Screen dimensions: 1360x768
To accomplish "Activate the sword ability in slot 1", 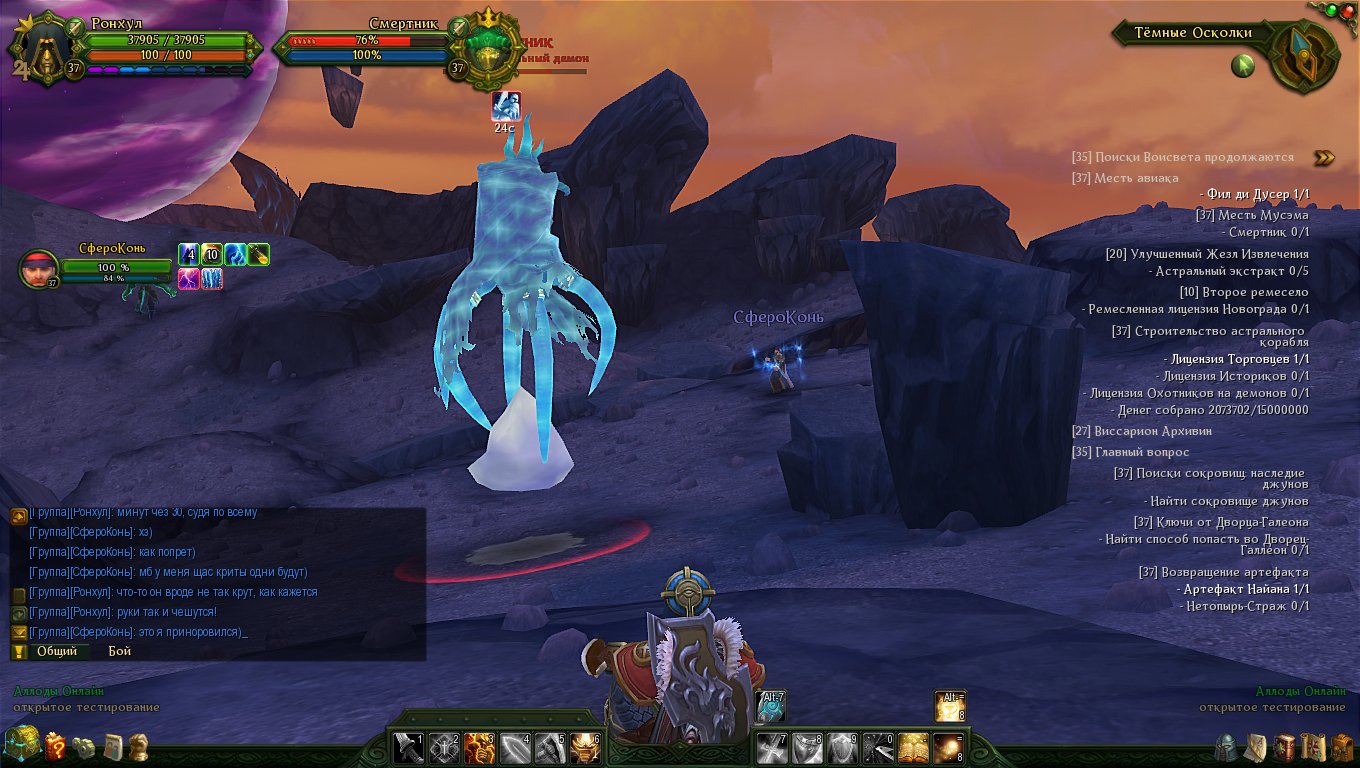I will click(409, 748).
